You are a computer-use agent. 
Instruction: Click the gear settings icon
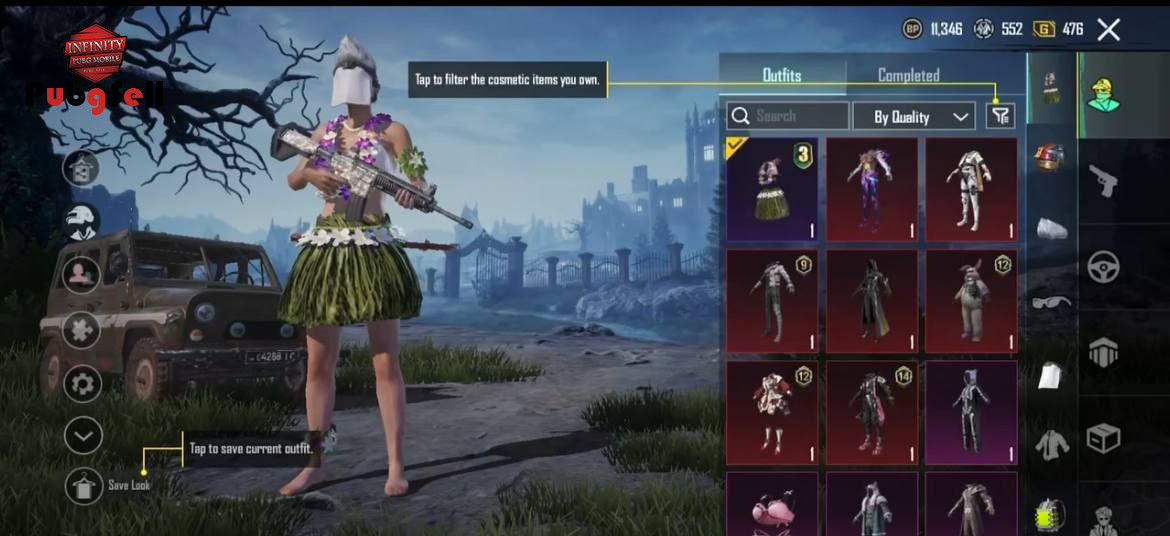click(83, 384)
